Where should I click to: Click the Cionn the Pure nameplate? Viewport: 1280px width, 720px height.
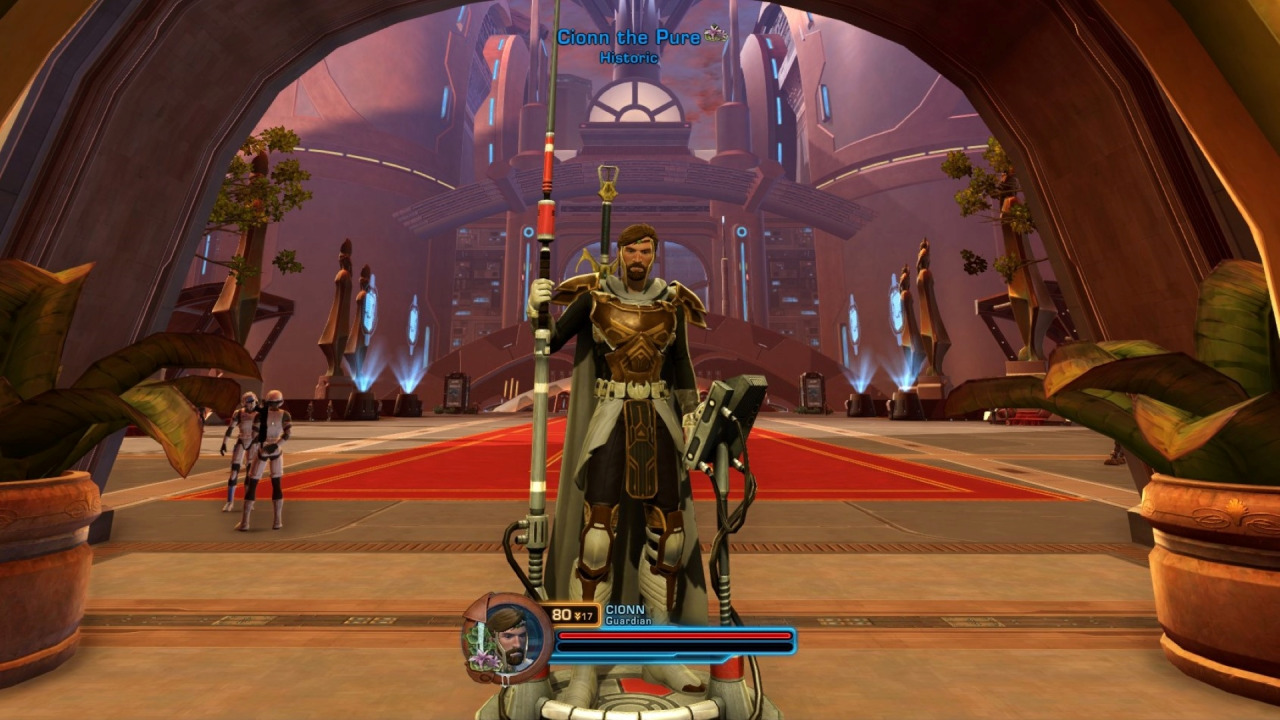(629, 38)
